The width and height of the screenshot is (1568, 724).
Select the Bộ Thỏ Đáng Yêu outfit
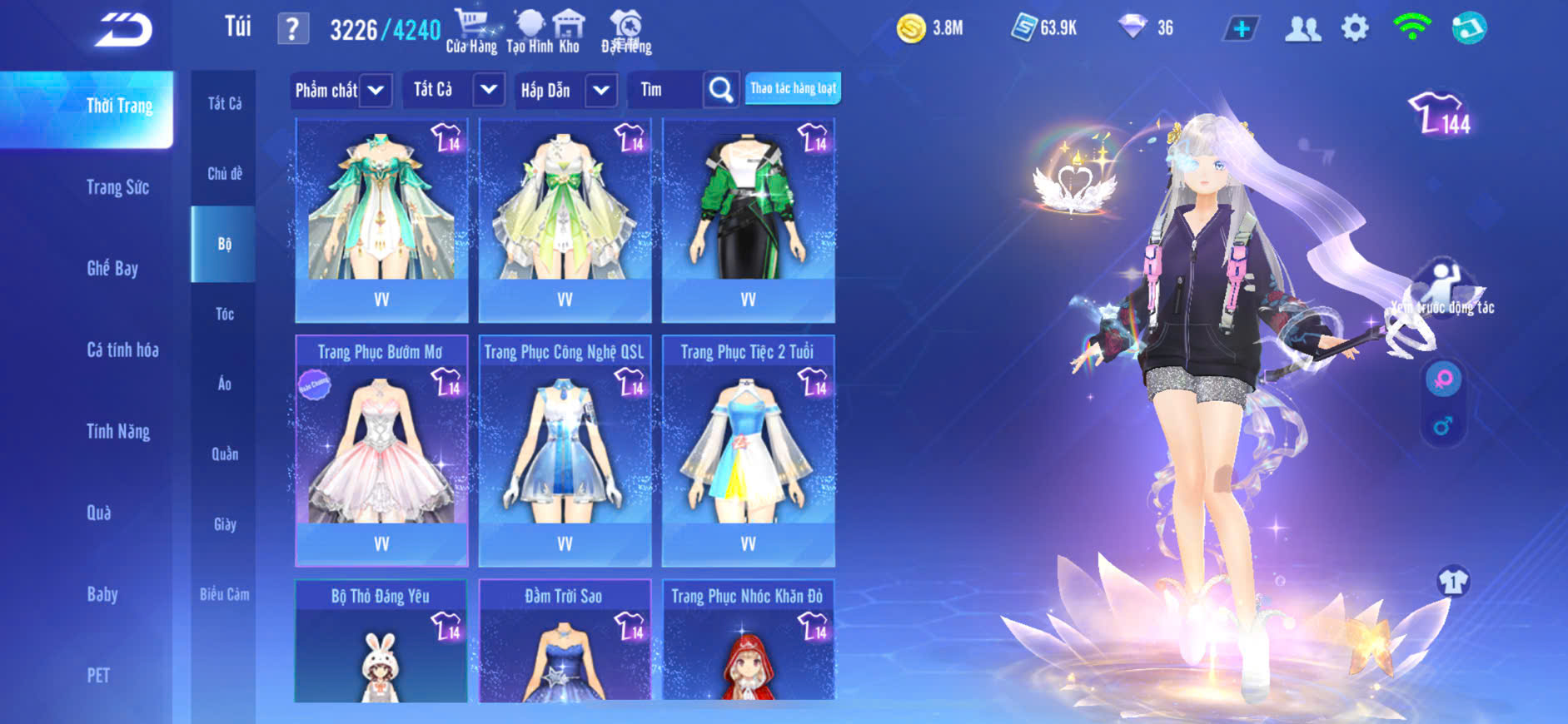(381, 641)
